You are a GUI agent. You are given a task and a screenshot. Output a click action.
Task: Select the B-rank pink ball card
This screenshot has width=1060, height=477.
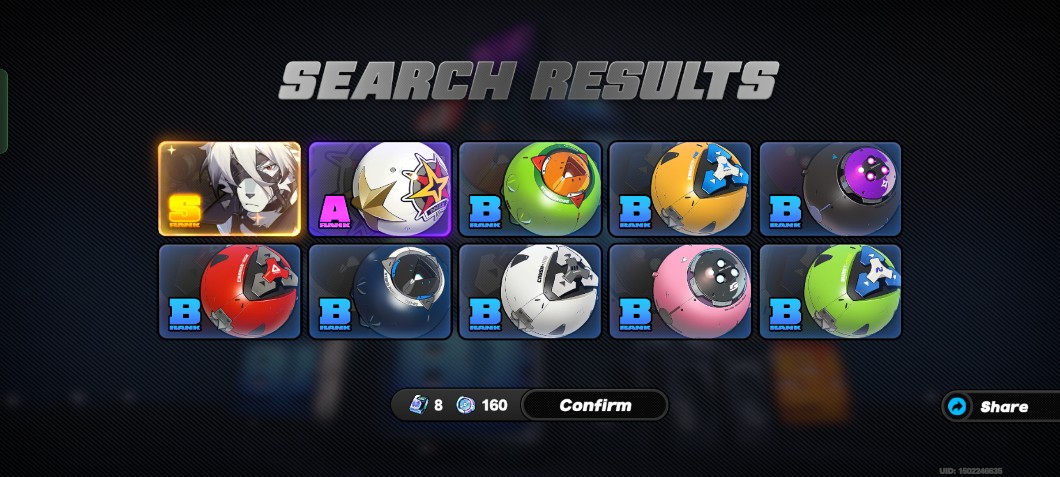pos(680,291)
